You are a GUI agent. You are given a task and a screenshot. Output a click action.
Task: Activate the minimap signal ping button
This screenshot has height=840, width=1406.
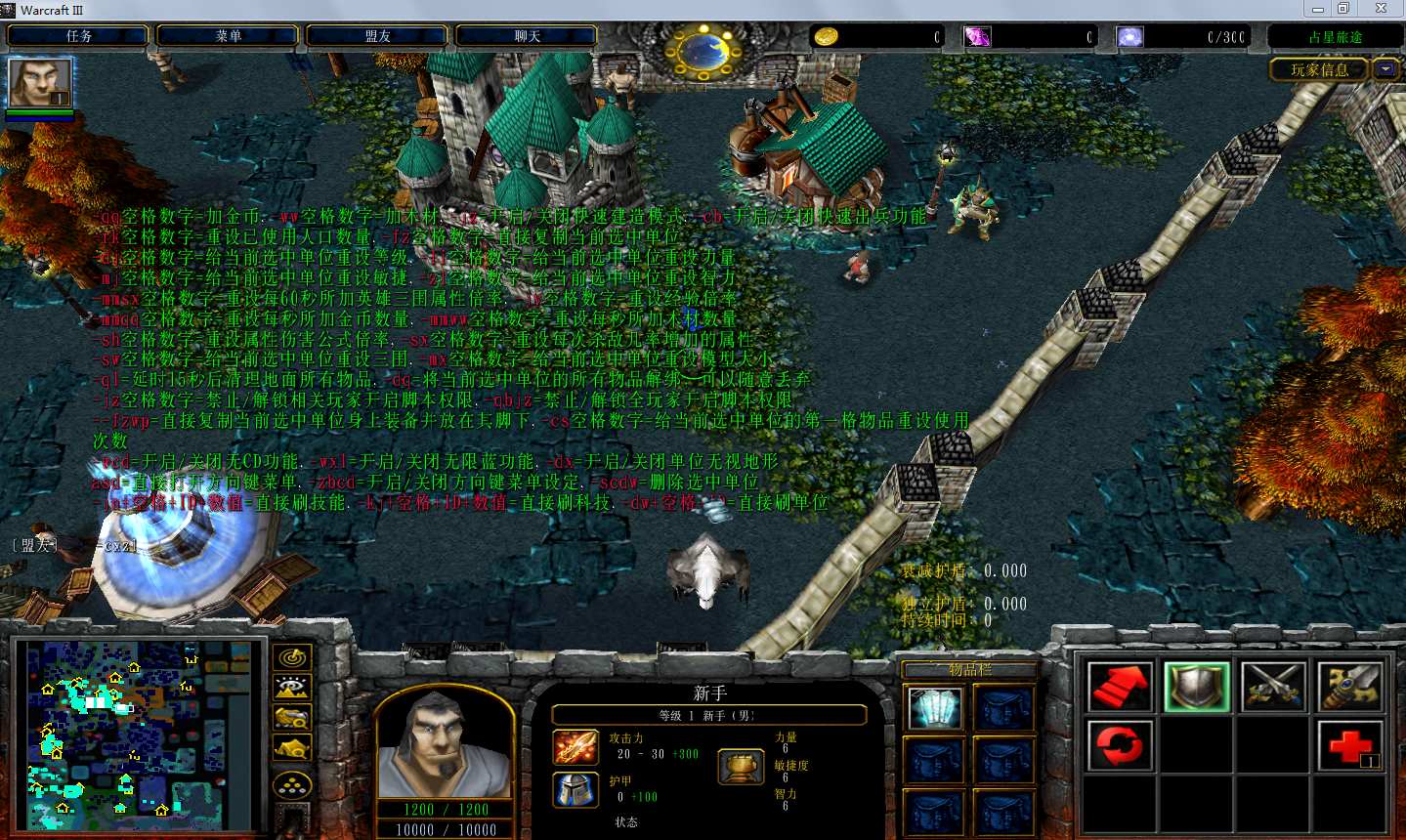click(292, 657)
